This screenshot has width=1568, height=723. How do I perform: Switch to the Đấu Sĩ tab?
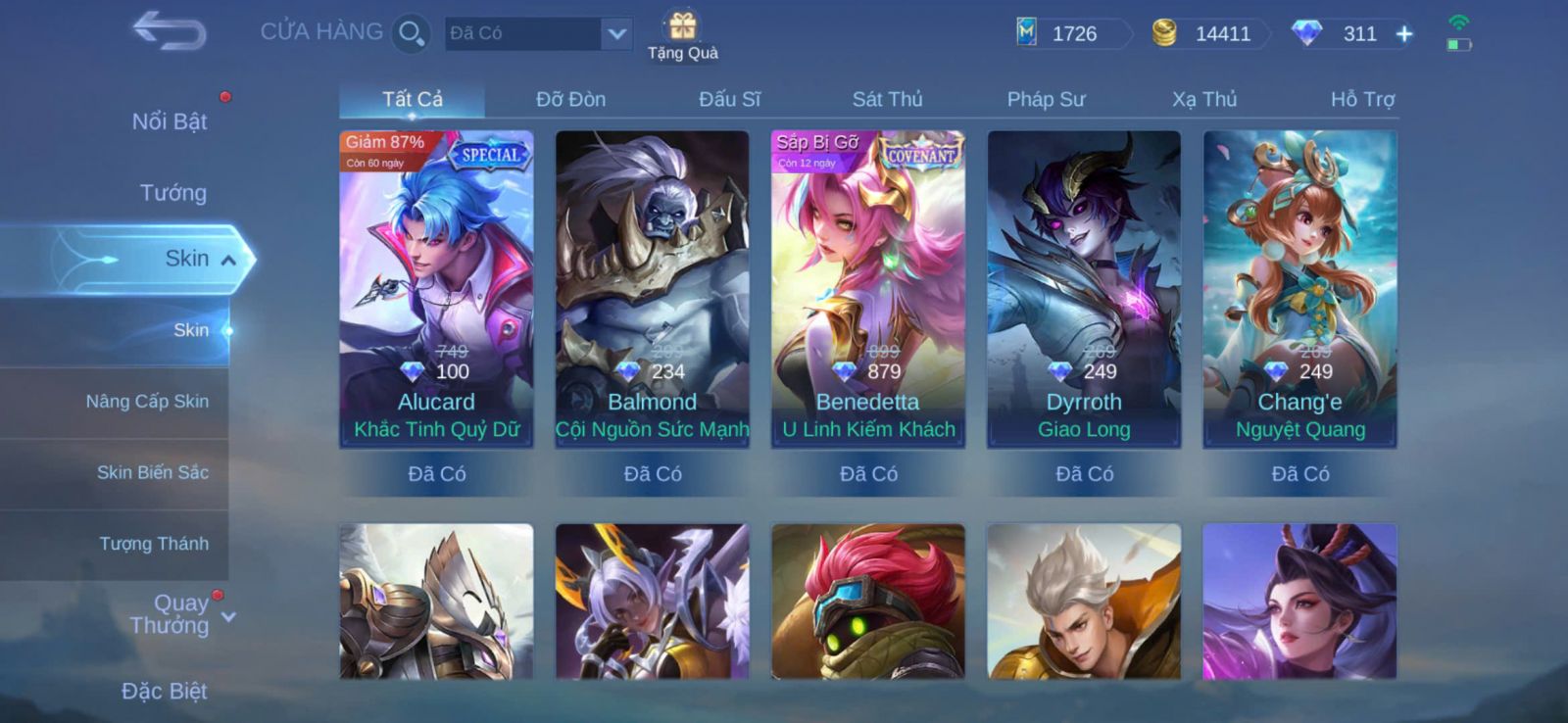[729, 99]
